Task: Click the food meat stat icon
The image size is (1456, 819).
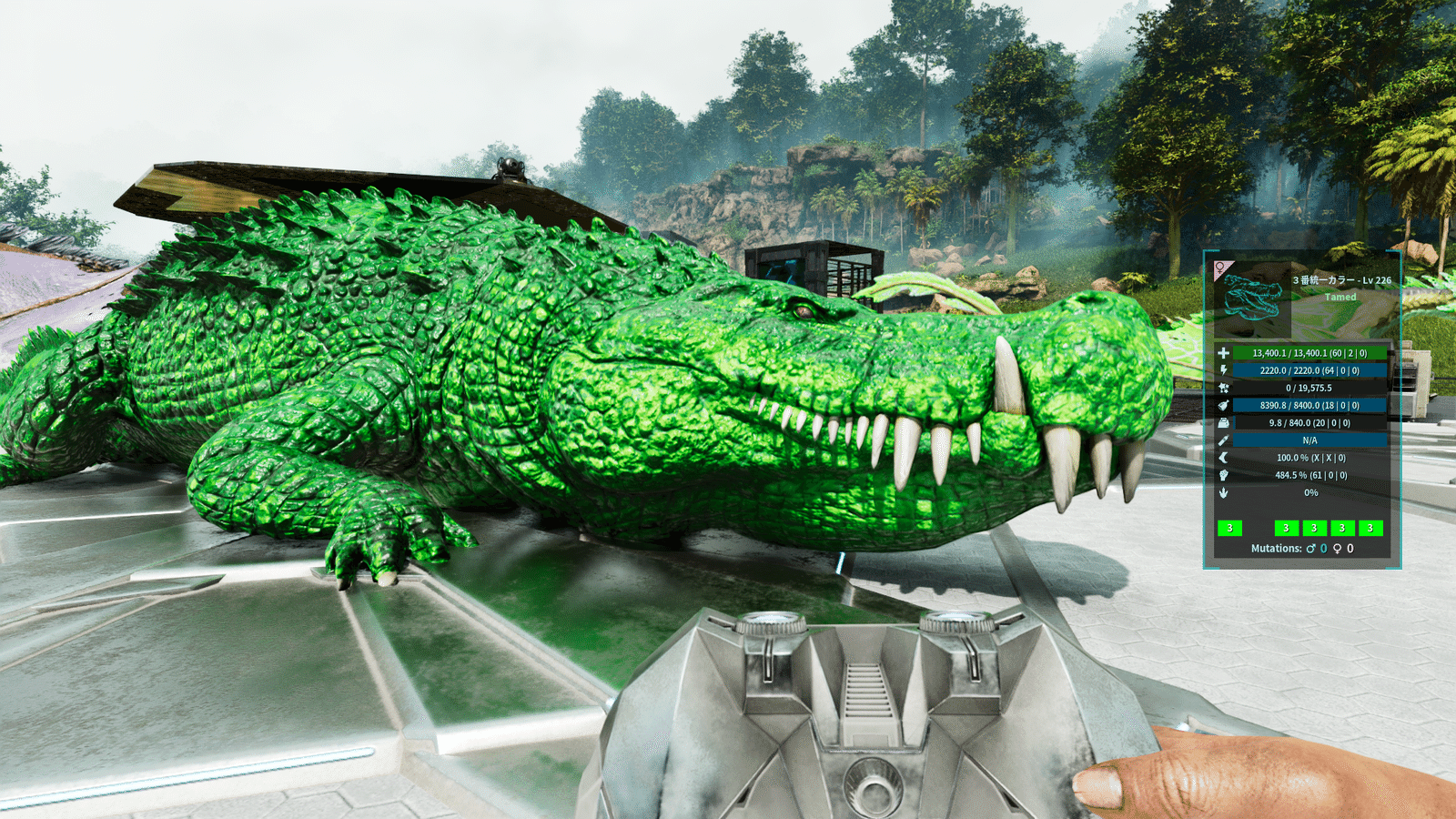Action: pyautogui.click(x=1223, y=405)
